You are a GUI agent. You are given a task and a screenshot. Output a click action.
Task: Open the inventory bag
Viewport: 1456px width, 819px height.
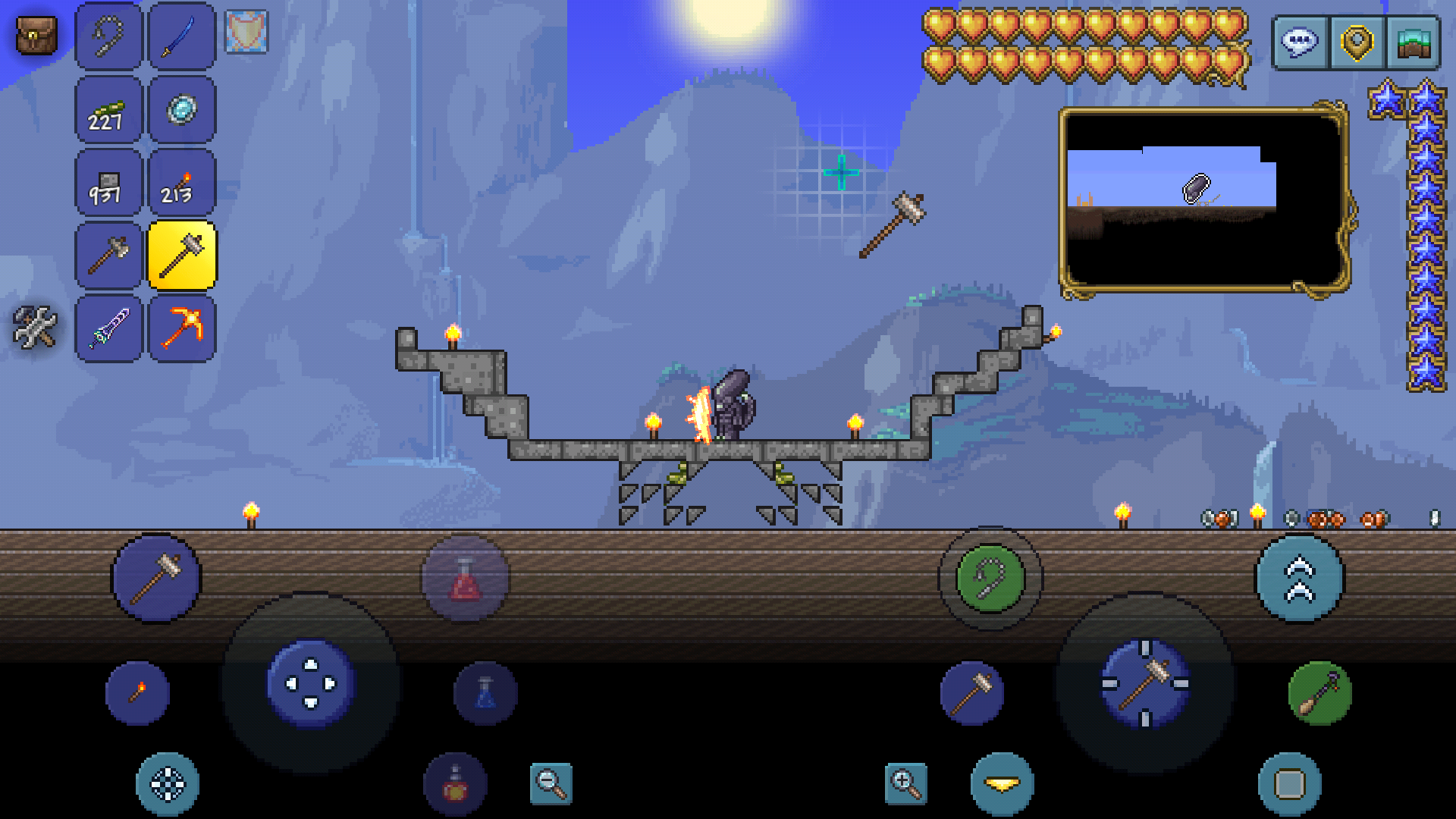(36, 36)
